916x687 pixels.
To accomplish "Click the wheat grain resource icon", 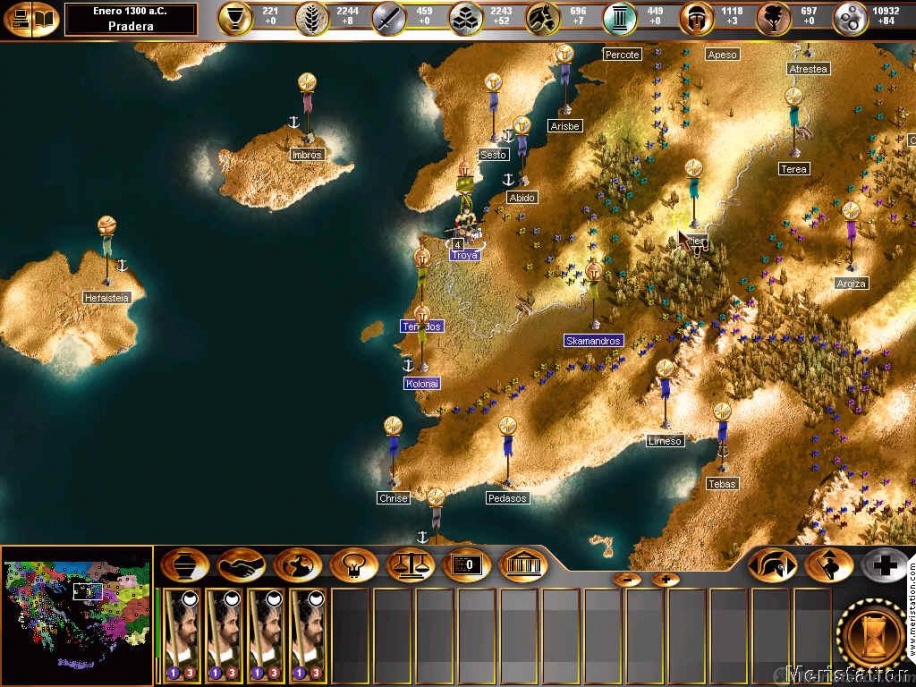I will [x=312, y=19].
